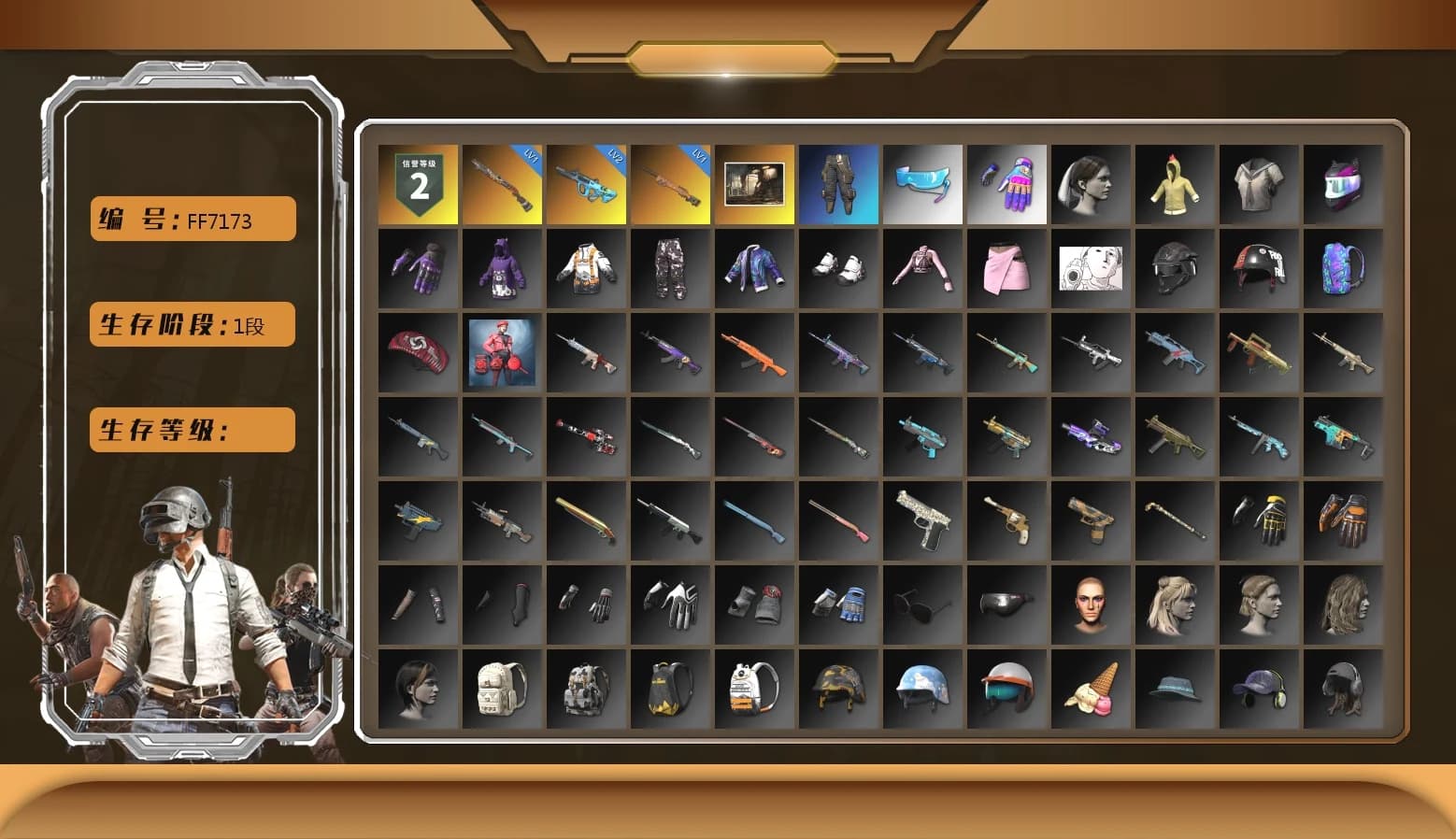
Task: Click the camouflage pants item
Action: tap(670, 269)
